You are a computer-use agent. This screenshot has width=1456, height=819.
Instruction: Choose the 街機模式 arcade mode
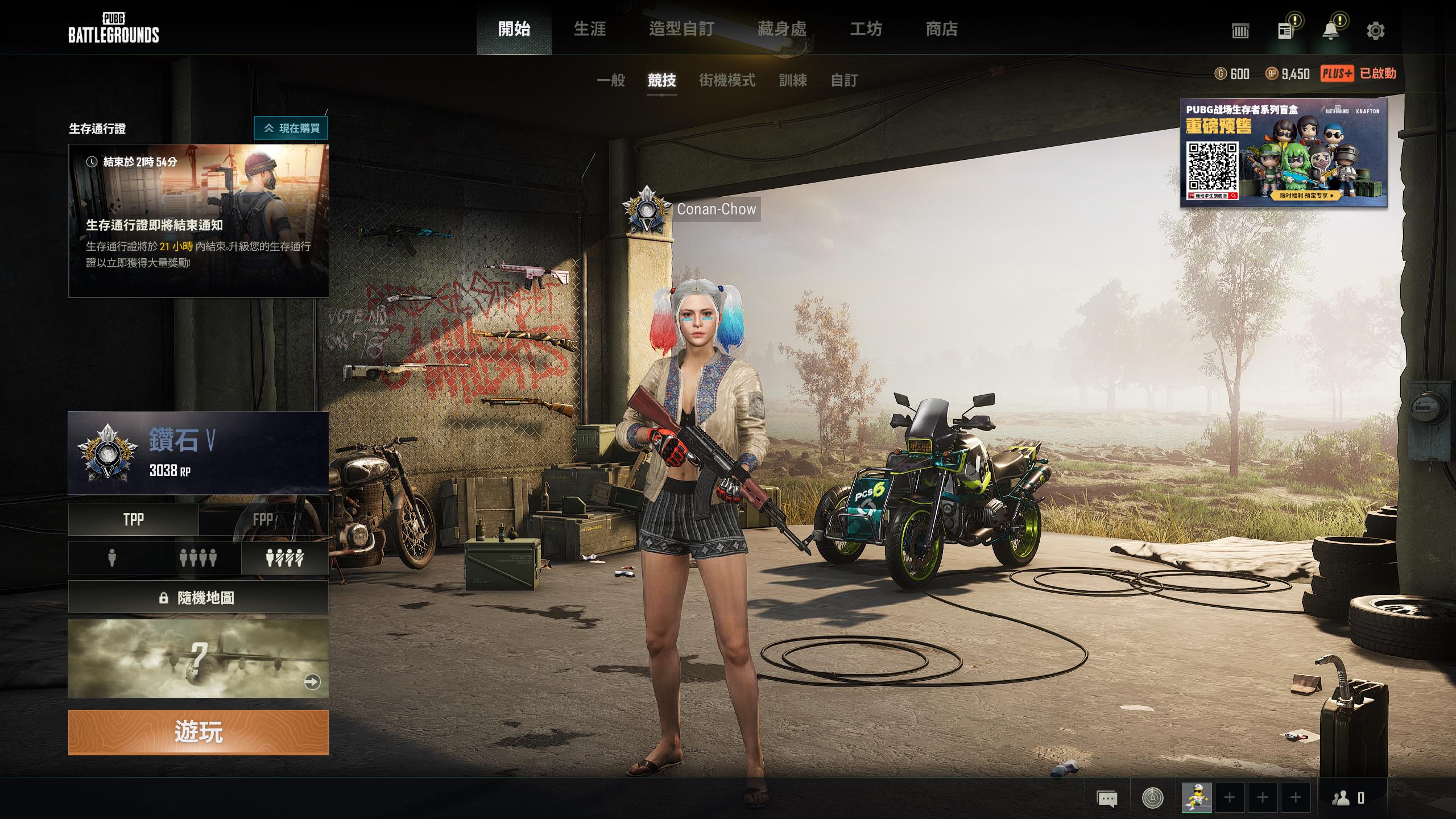pyautogui.click(x=727, y=81)
